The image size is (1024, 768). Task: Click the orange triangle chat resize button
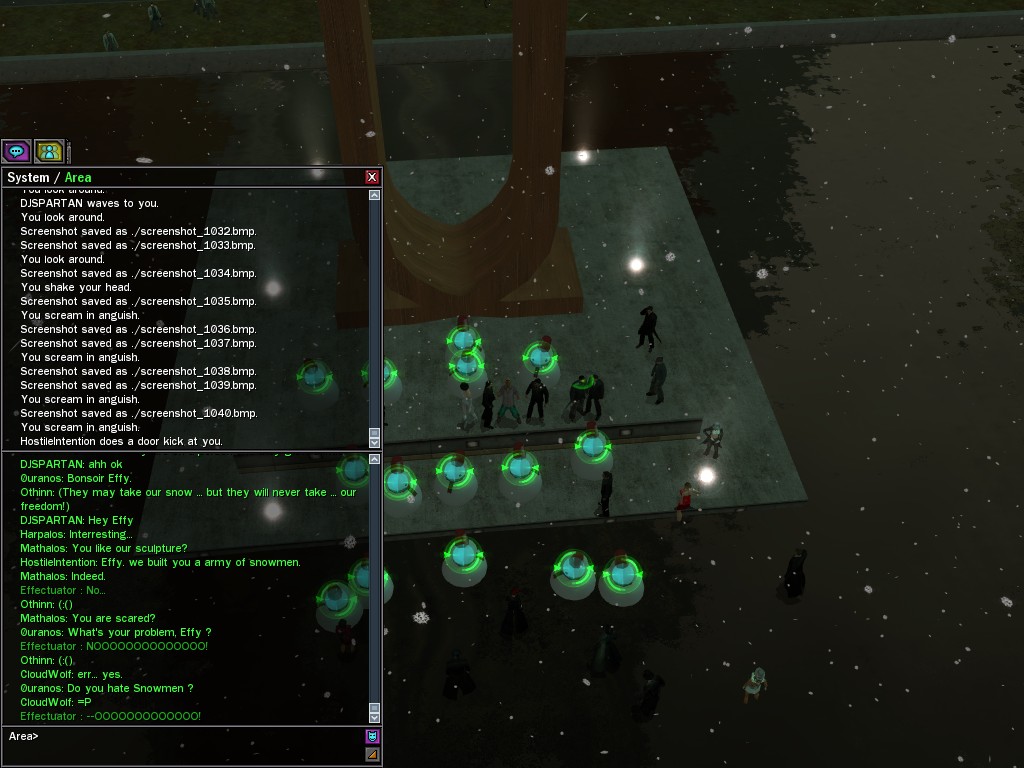[372, 754]
